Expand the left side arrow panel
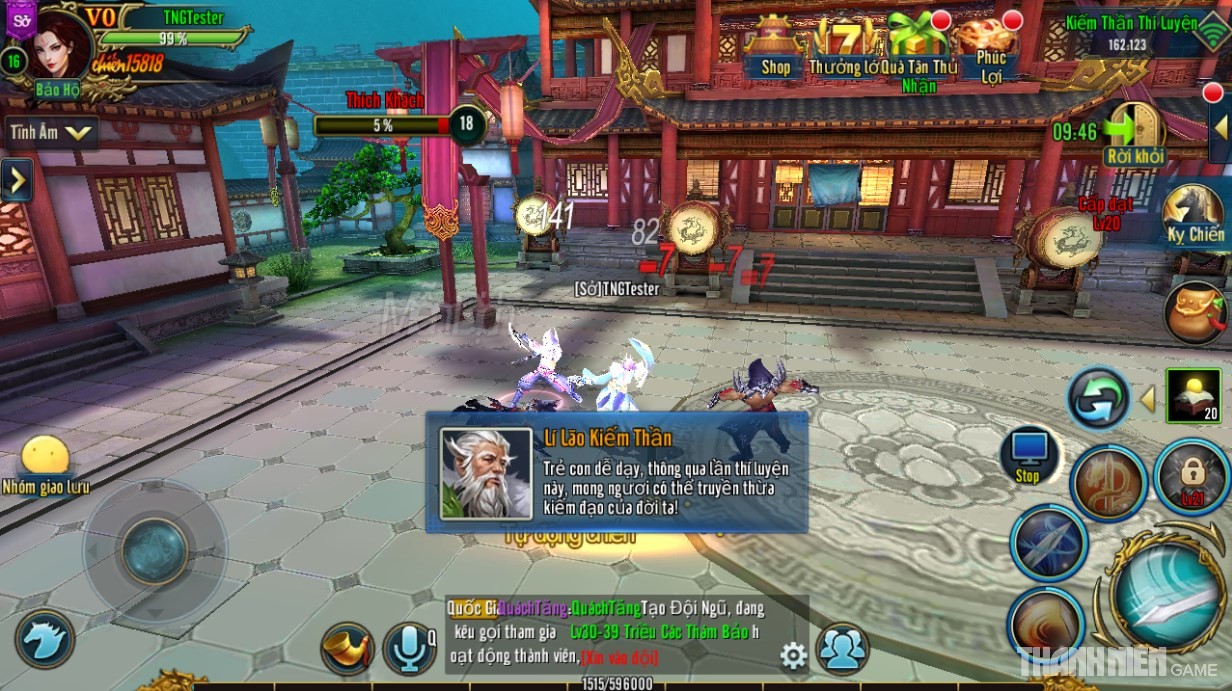 (x=16, y=180)
